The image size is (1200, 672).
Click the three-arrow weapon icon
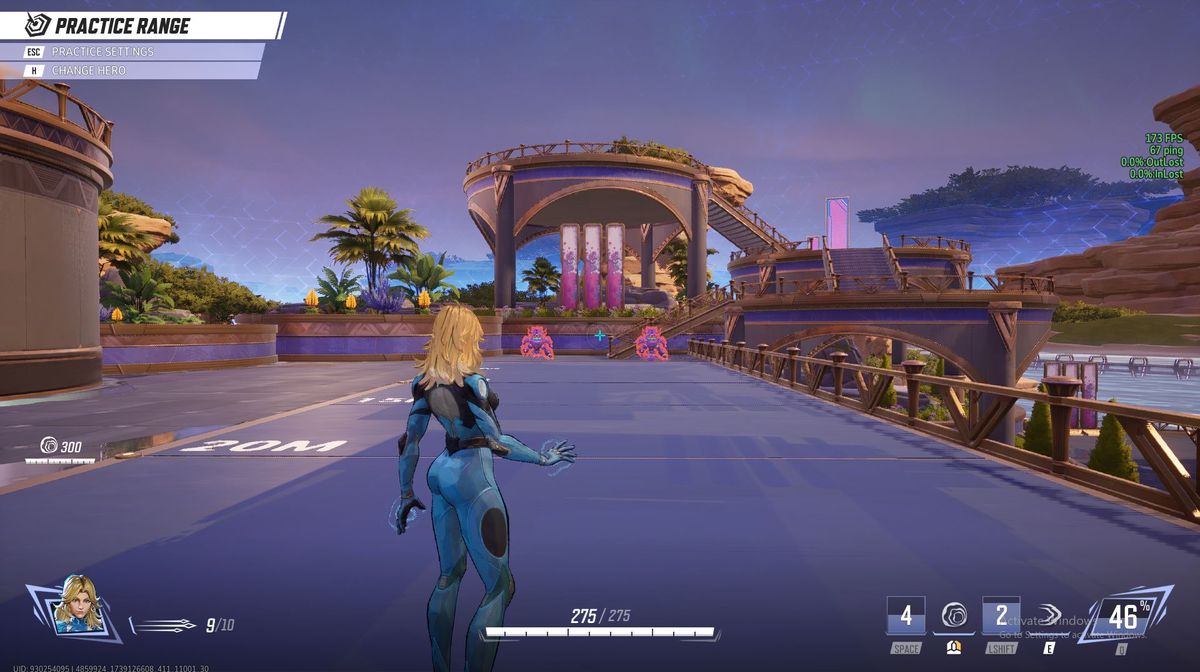165,625
